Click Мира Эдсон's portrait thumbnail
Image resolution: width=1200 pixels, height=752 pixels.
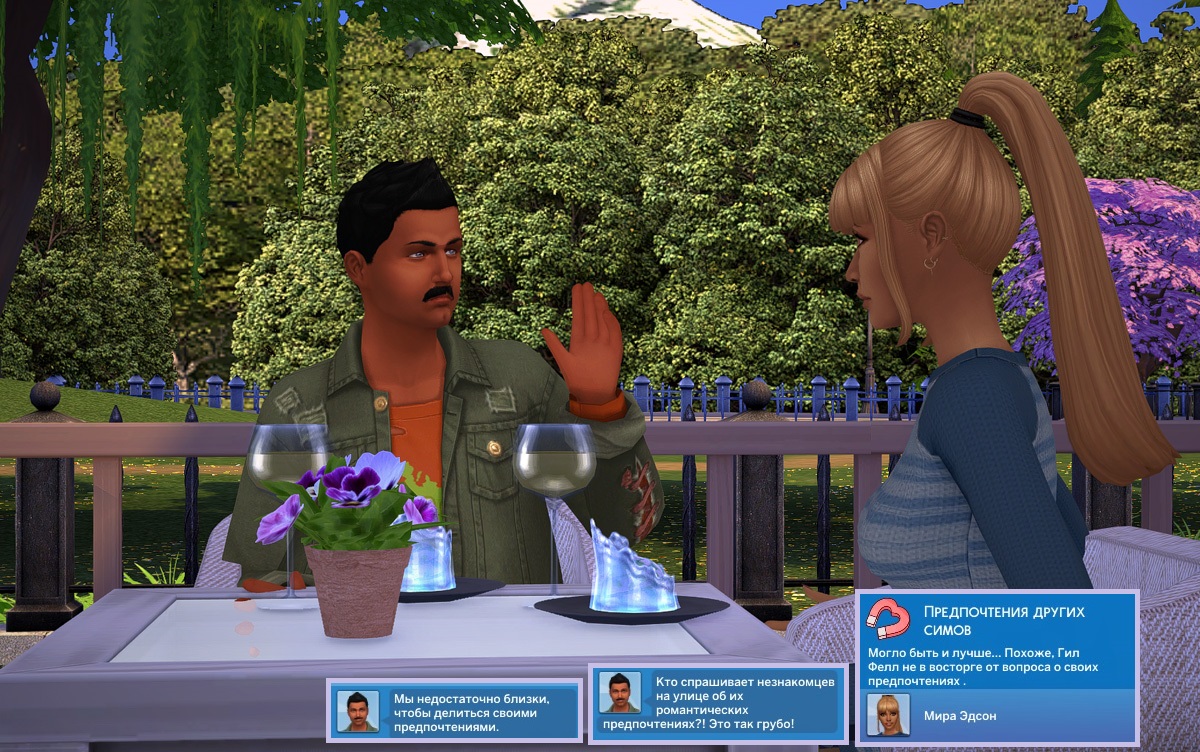click(x=887, y=715)
